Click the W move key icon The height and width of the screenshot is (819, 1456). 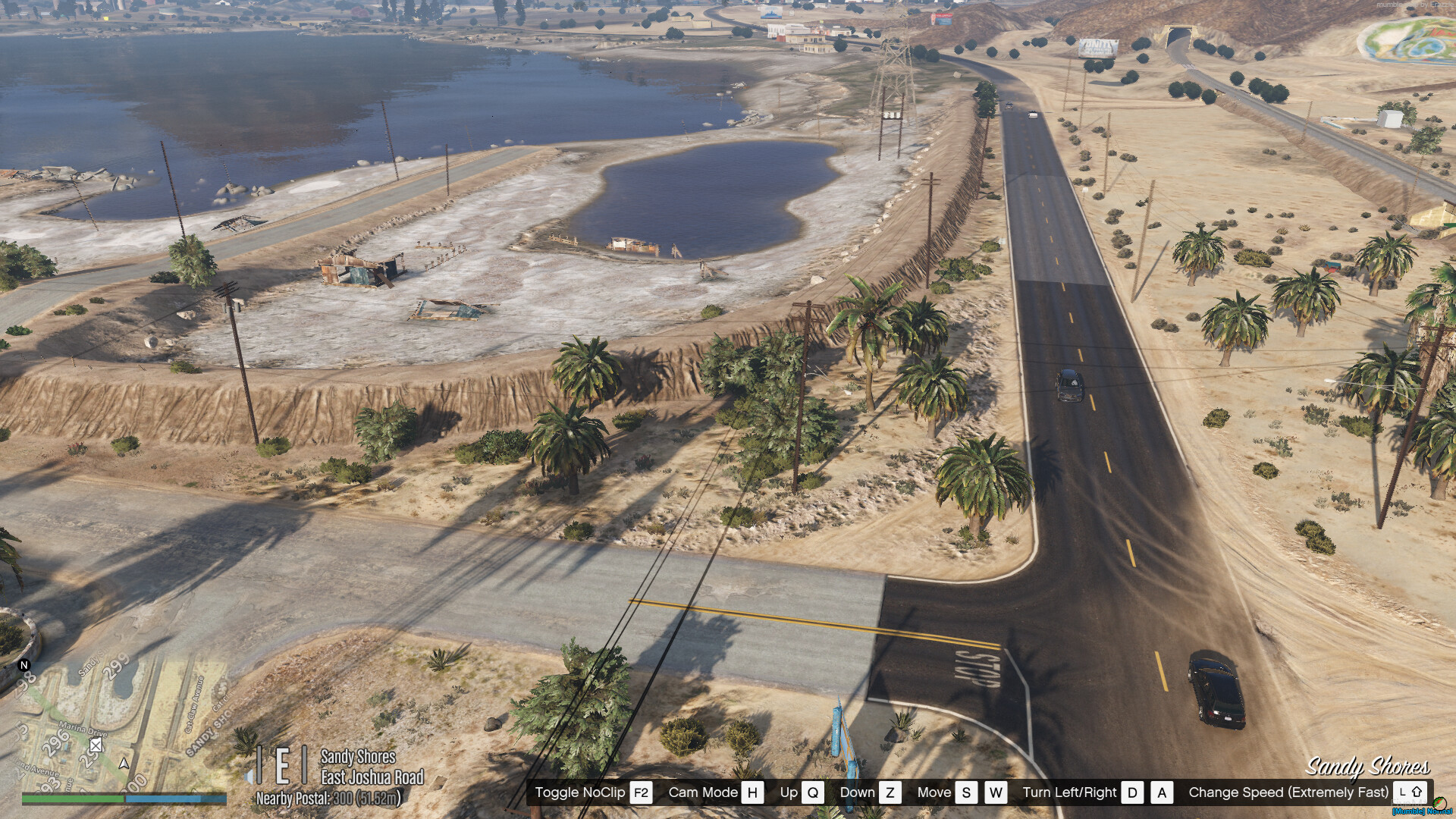click(x=997, y=792)
